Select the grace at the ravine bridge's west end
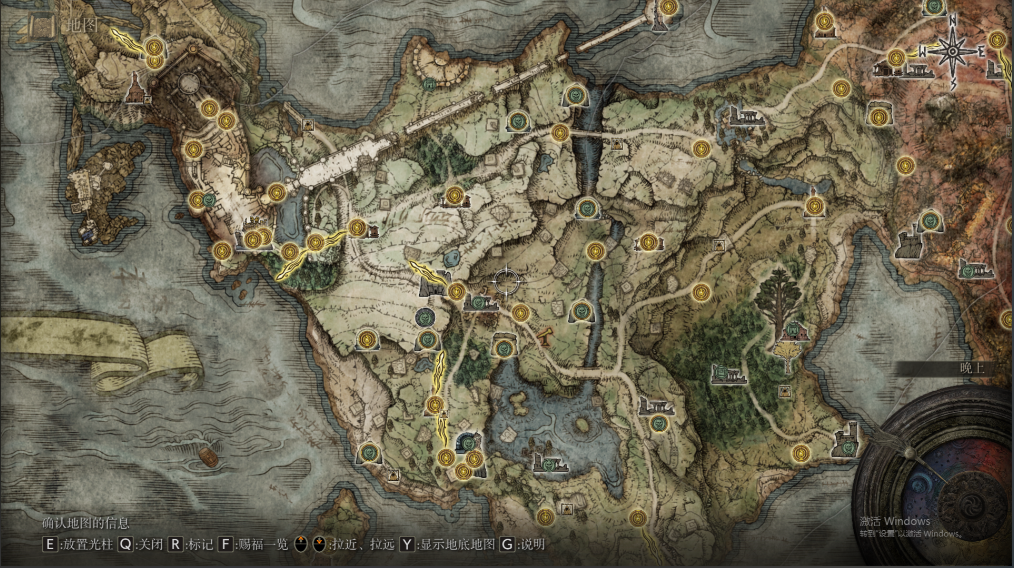The image size is (1014, 568). point(559,132)
